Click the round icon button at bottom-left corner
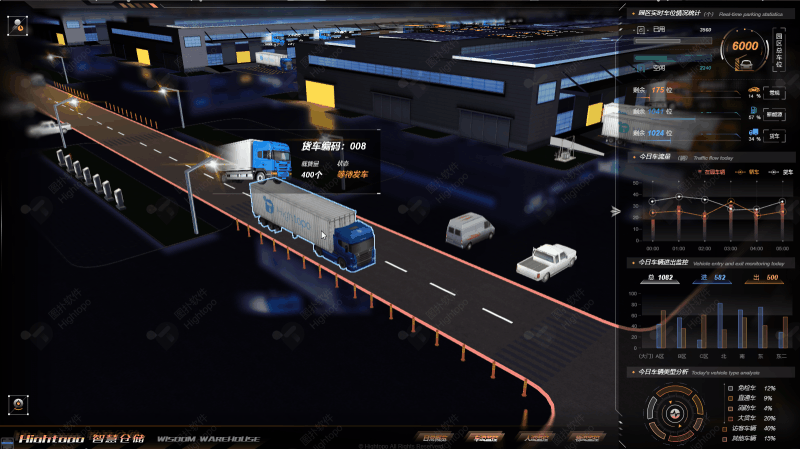 (18, 404)
